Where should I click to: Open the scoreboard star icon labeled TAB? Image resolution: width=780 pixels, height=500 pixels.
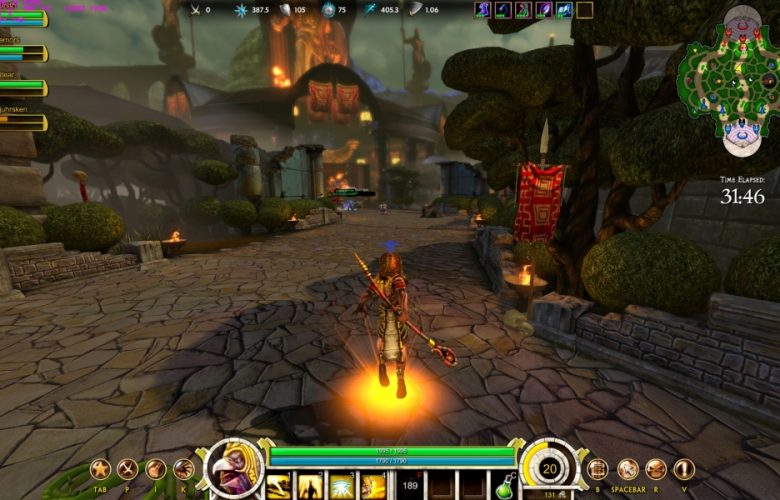100,469
